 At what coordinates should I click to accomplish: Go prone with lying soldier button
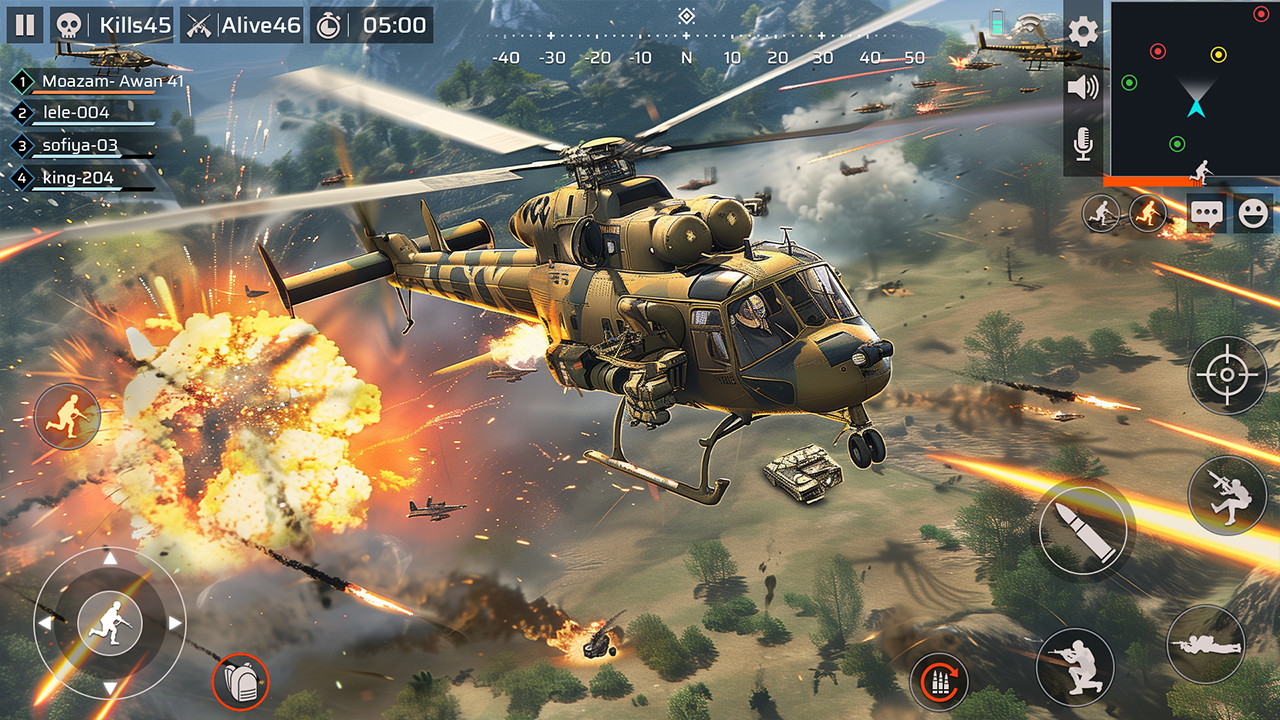(1206, 645)
